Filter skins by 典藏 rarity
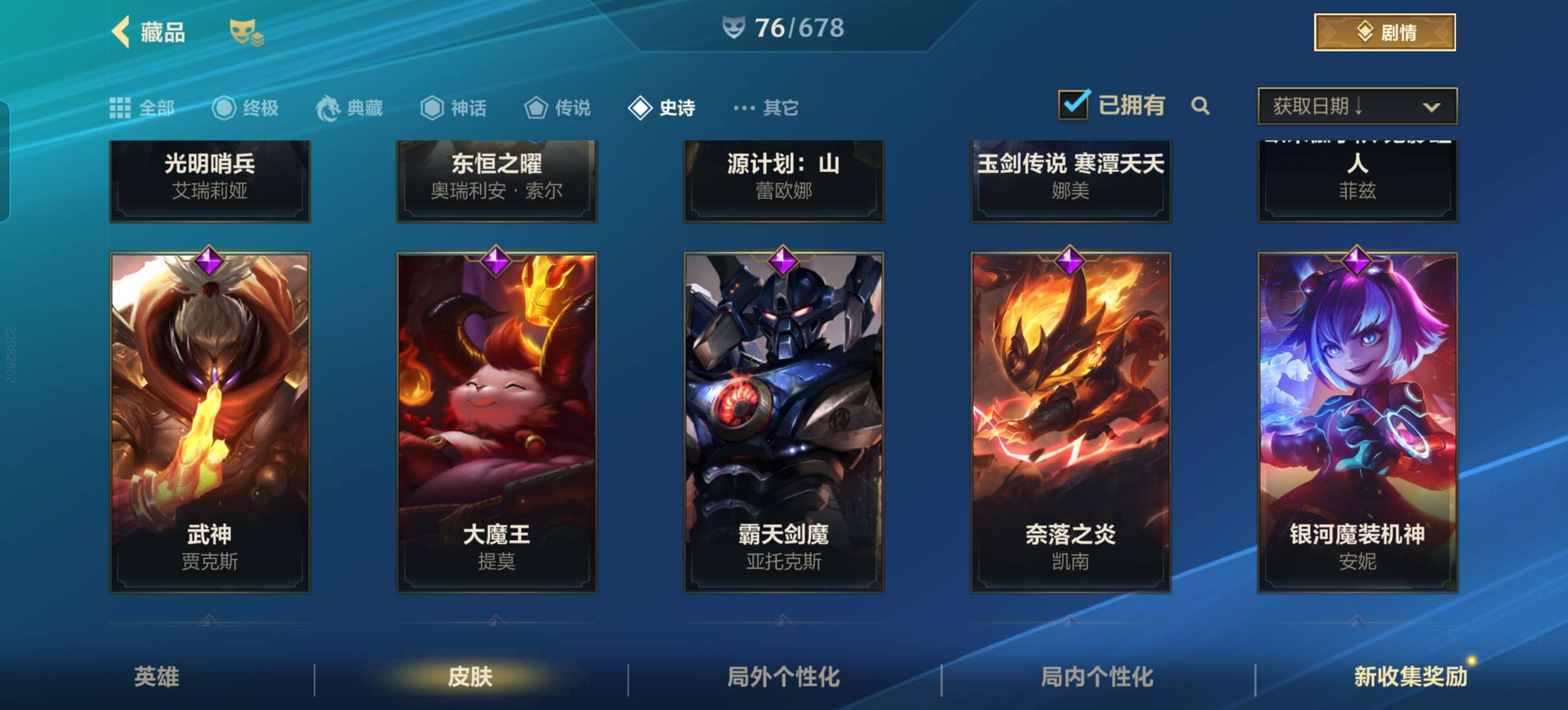The image size is (1568, 710). pyautogui.click(x=349, y=108)
